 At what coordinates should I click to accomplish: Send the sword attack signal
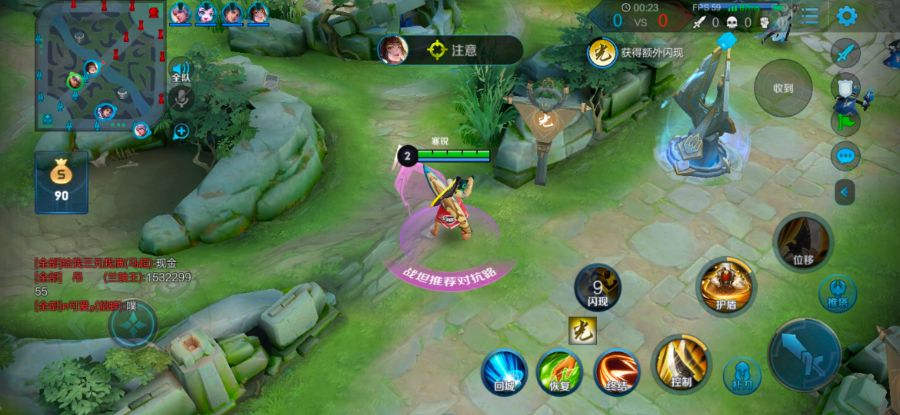coord(846,52)
